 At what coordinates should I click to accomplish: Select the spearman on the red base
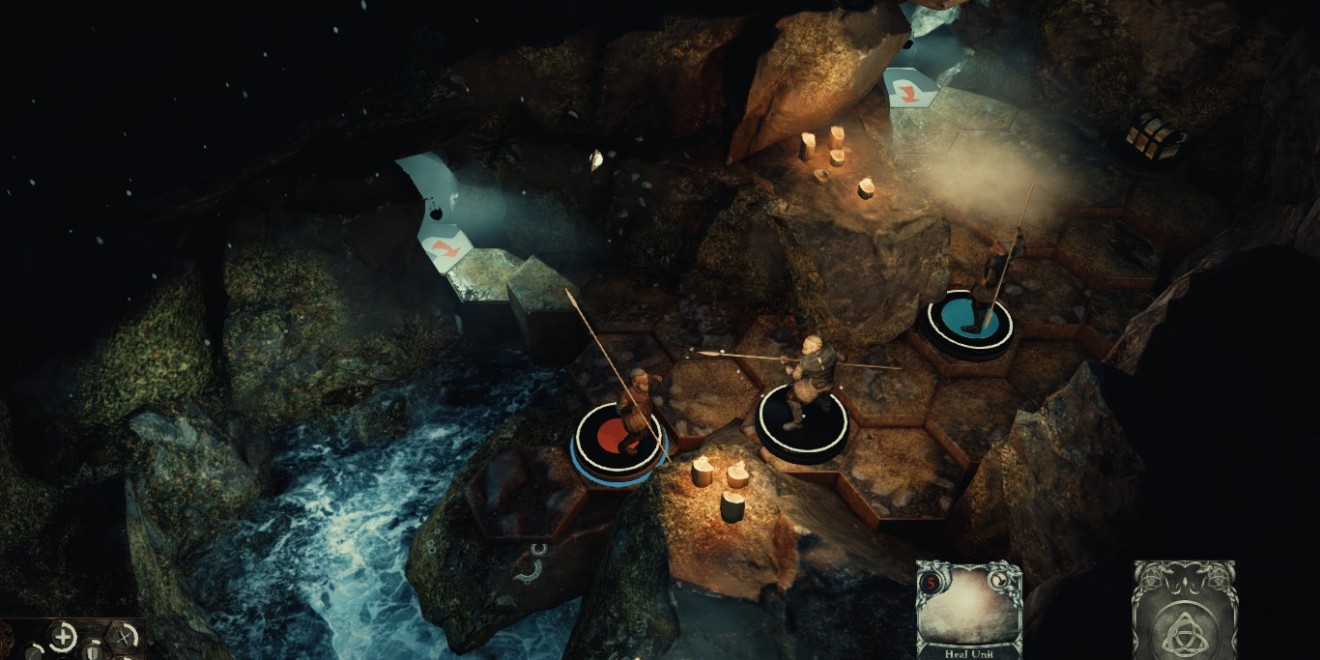tap(632, 410)
